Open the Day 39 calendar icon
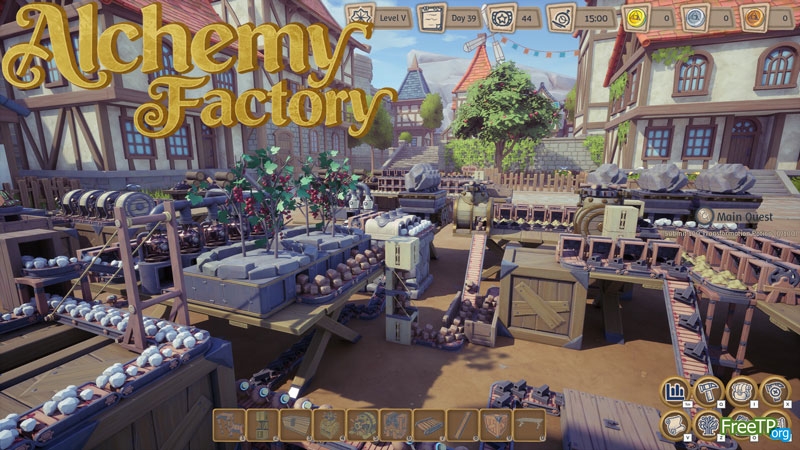Viewport: 800px width, 450px height. point(429,17)
